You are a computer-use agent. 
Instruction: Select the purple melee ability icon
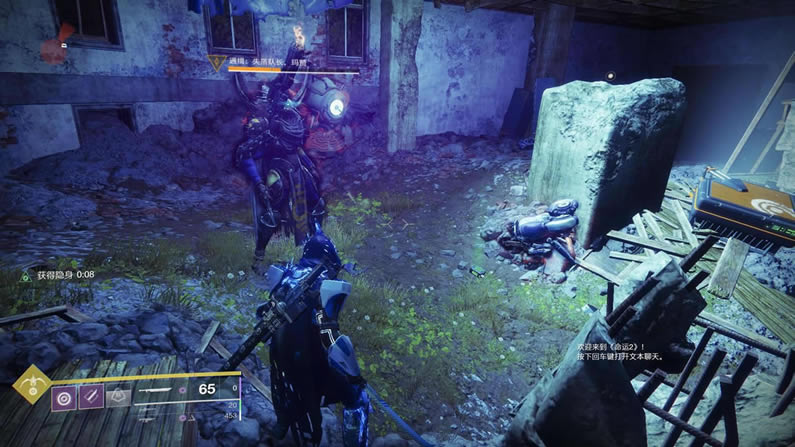(91, 397)
